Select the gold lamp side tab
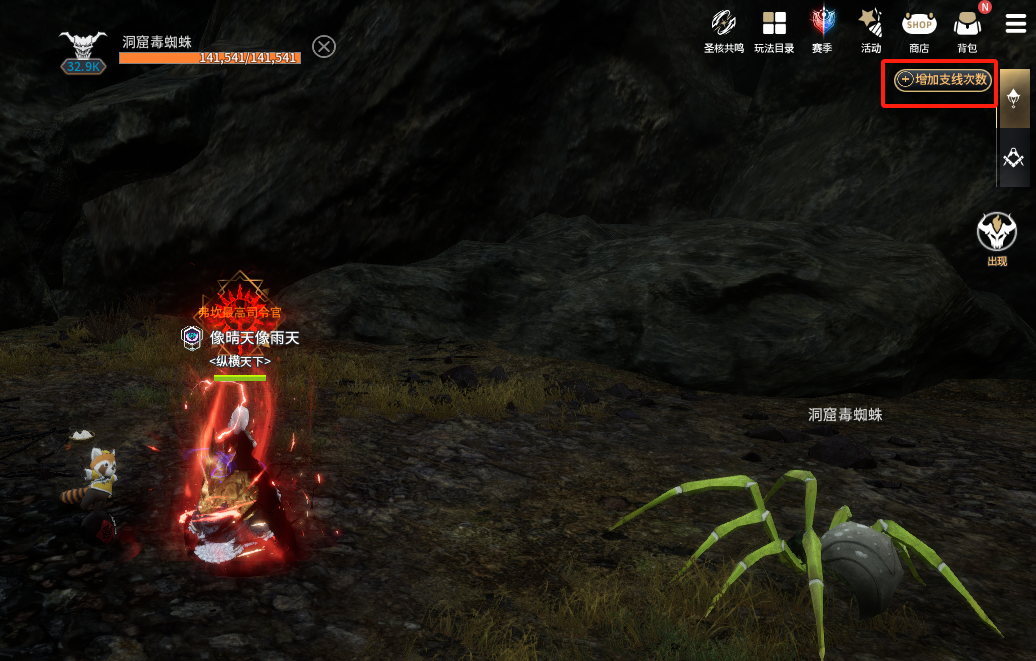 (x=1014, y=98)
